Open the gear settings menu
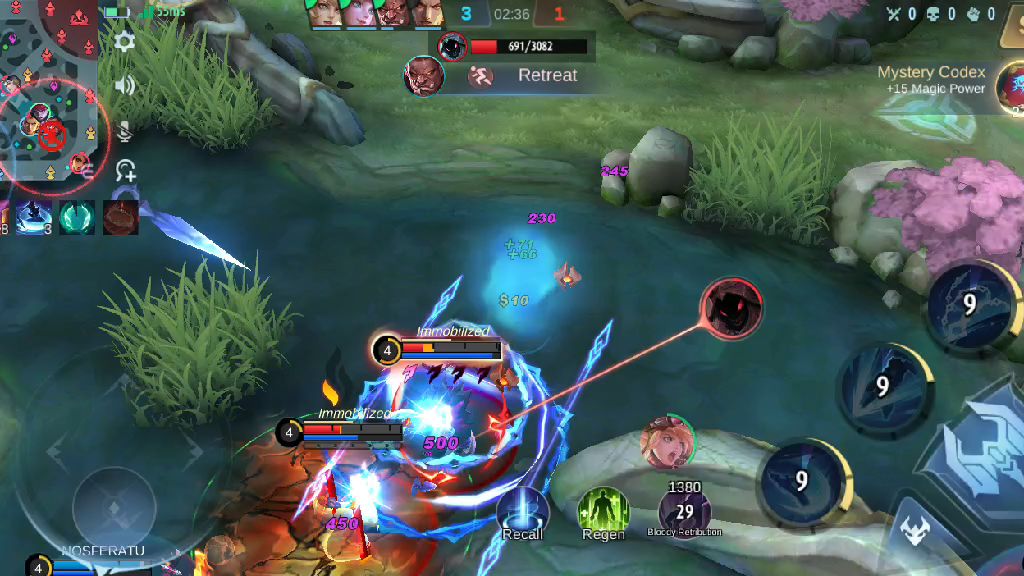The width and height of the screenshot is (1024, 576). [125, 41]
